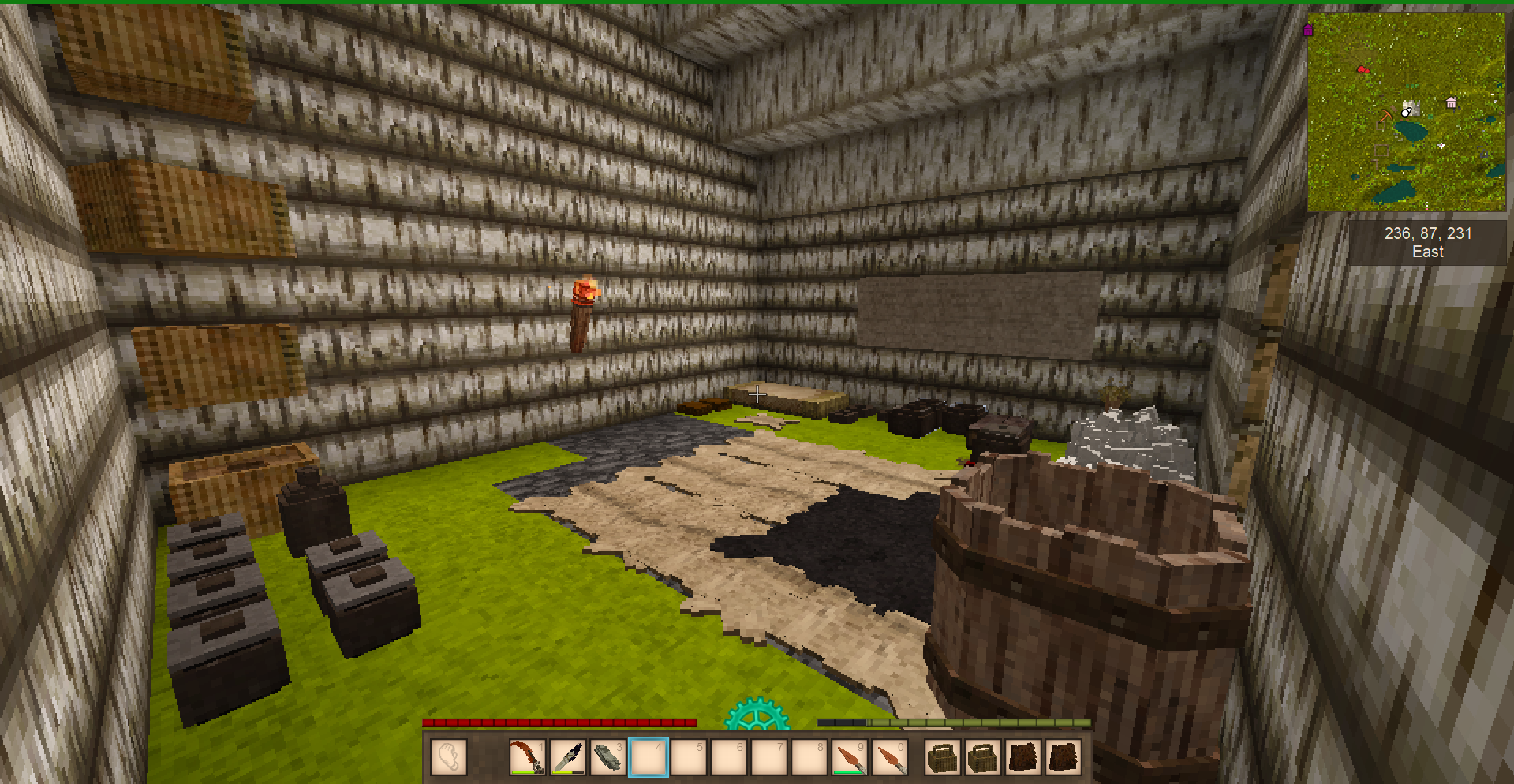Select the off-hand slot with hand icon

pos(449,757)
